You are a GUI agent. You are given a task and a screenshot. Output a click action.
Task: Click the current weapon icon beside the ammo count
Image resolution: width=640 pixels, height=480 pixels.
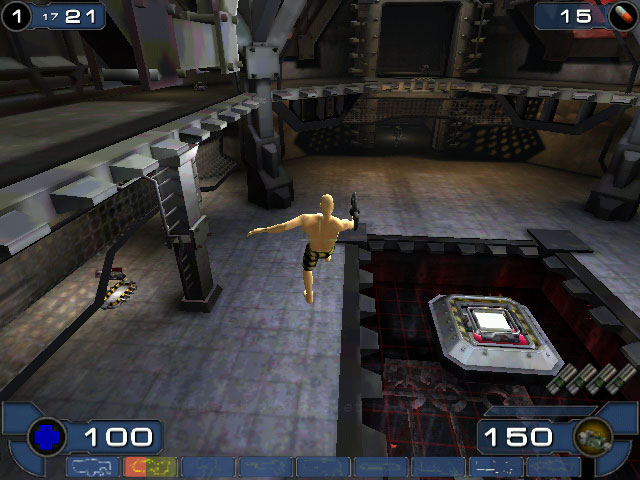592,437
